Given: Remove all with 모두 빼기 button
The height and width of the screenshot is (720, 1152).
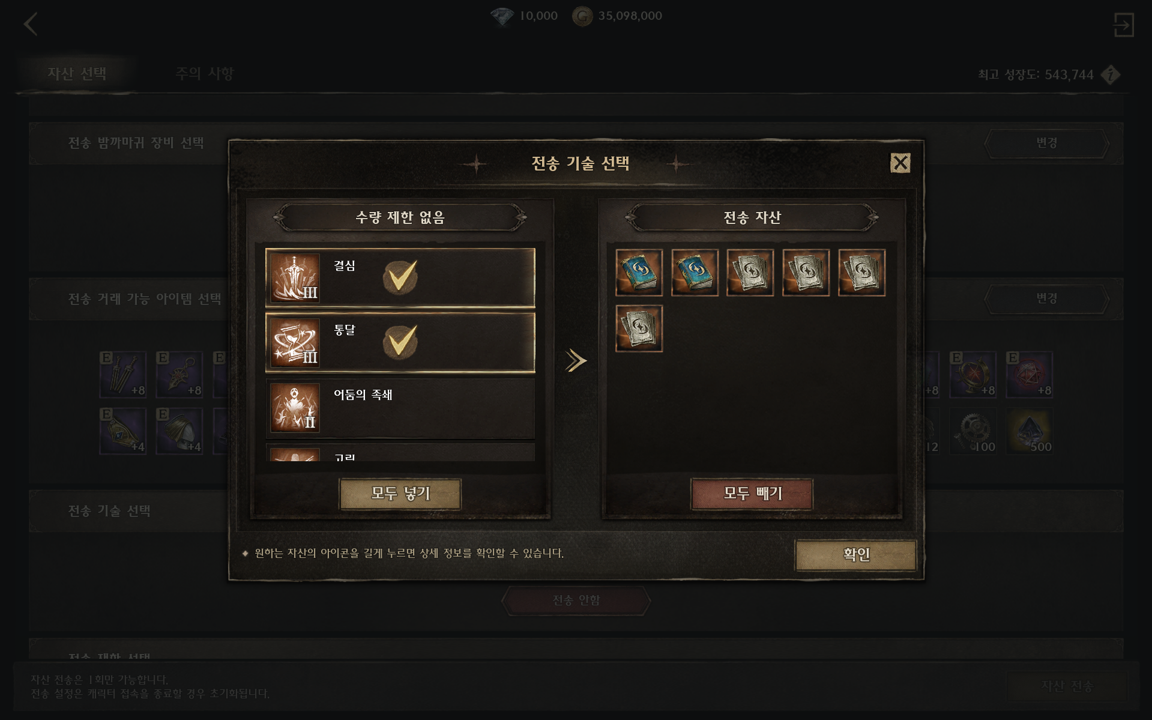Looking at the screenshot, I should pos(751,494).
